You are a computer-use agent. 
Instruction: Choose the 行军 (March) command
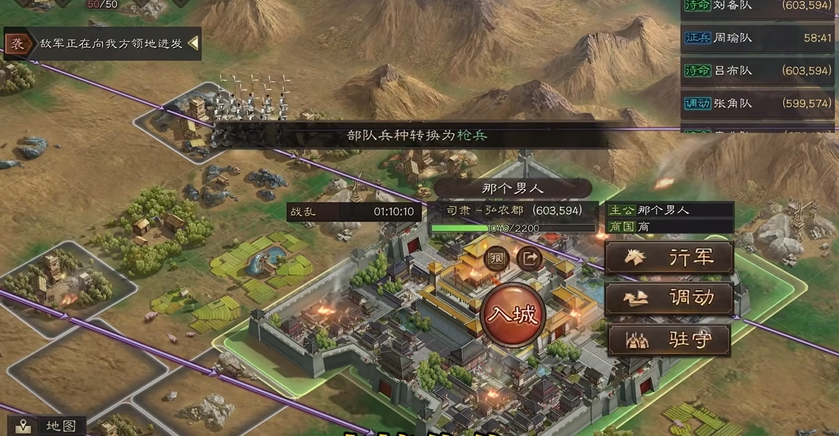click(669, 257)
